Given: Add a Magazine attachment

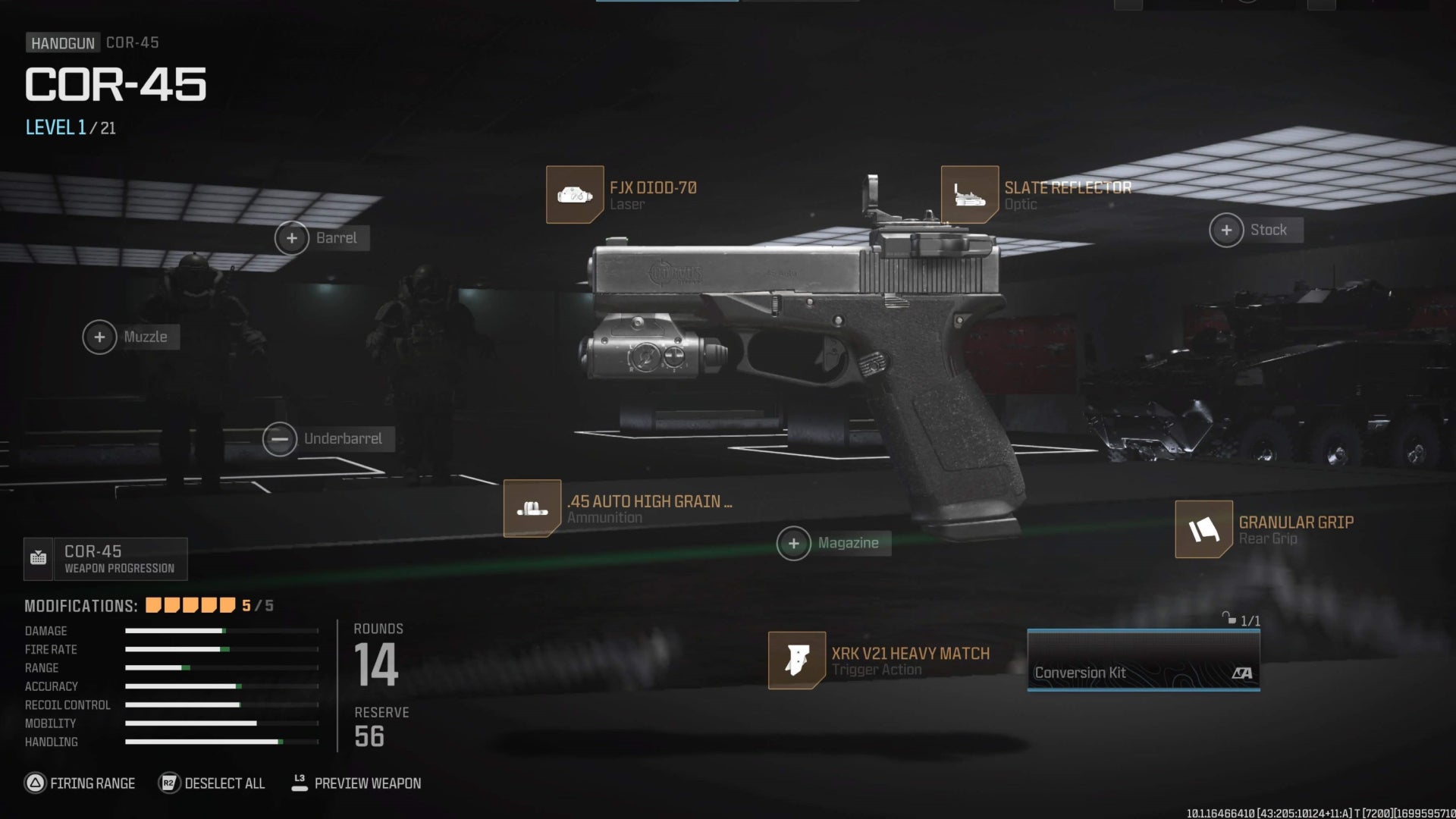Looking at the screenshot, I should click(x=794, y=544).
